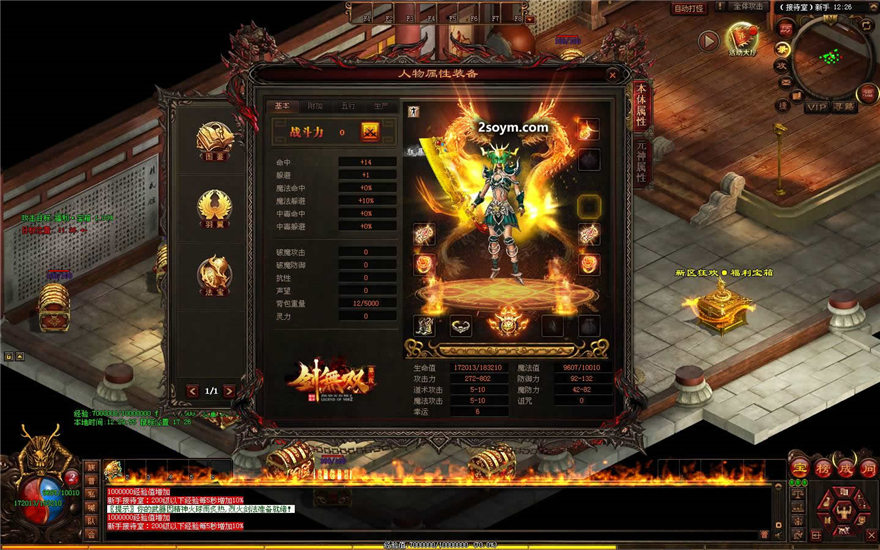Go to the previous page arrow
880x550 pixels.
(193, 390)
